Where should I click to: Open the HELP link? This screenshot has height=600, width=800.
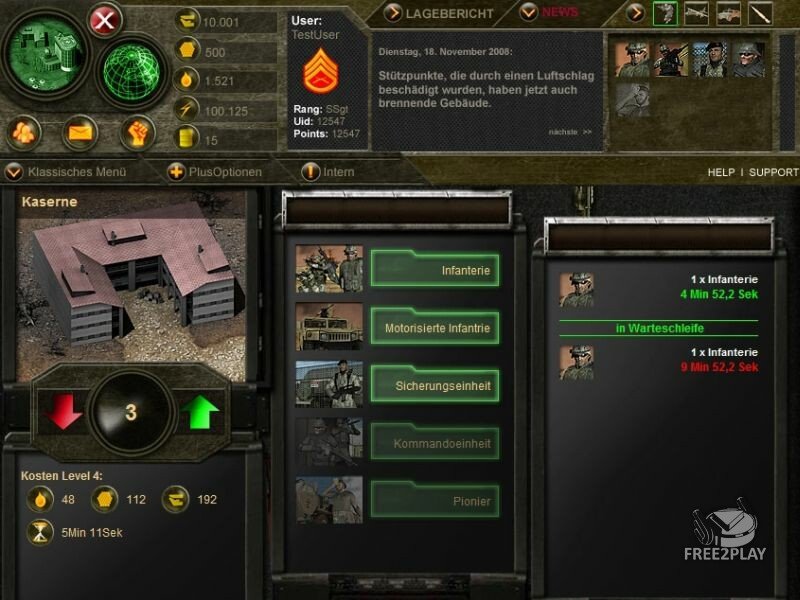(x=721, y=173)
